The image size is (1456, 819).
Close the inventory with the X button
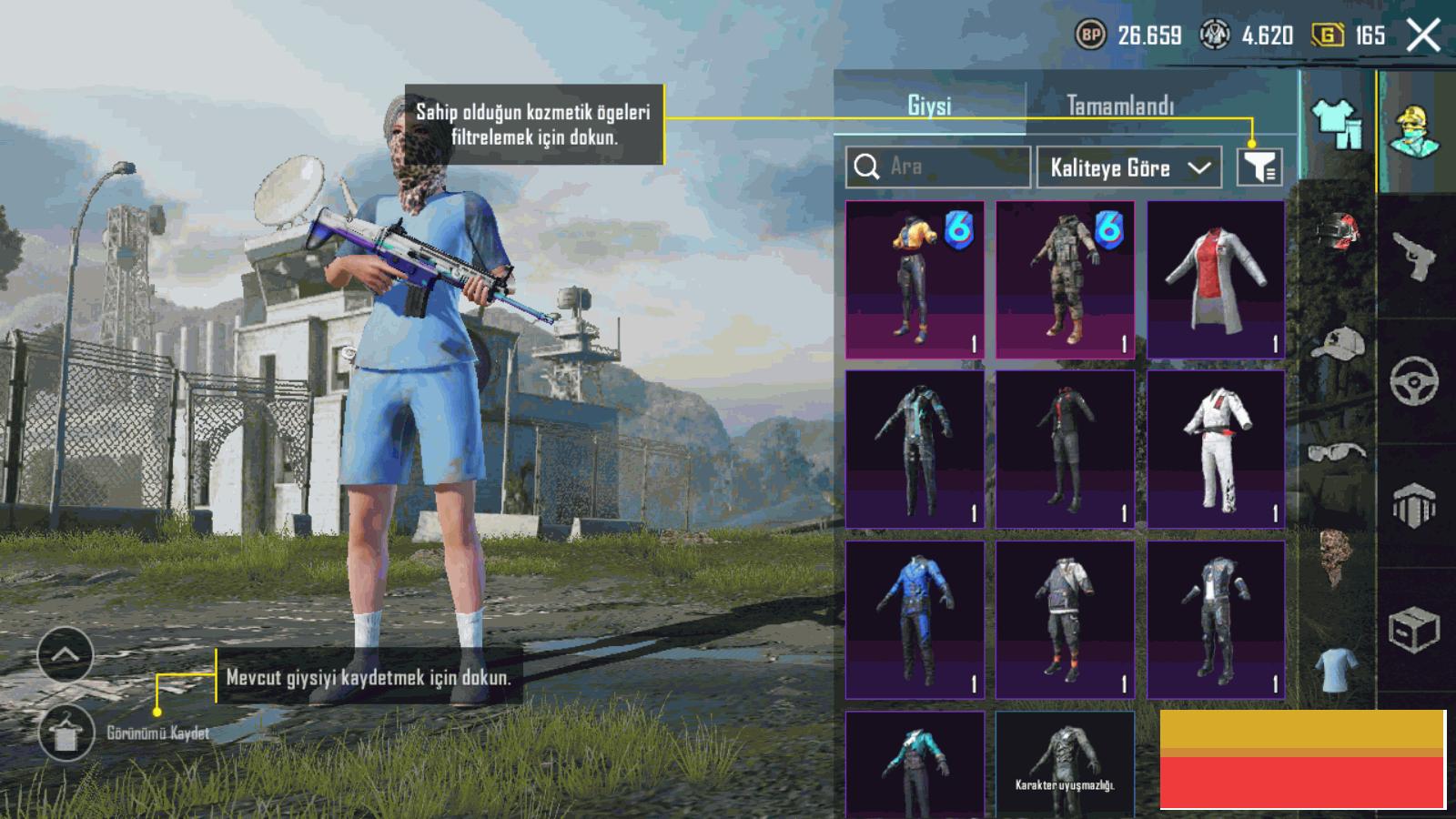point(1423,36)
